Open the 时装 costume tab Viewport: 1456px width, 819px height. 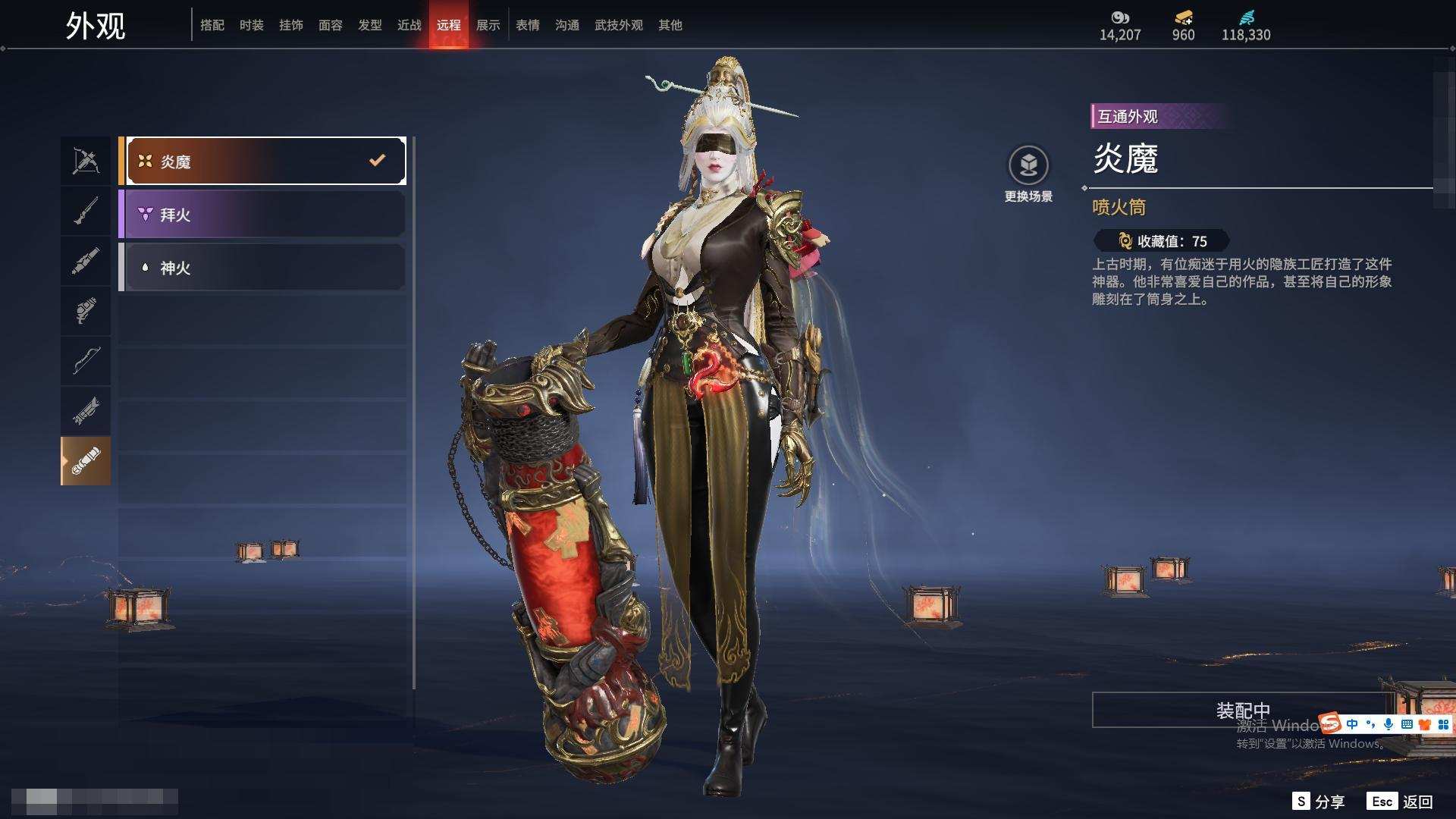coord(252,25)
